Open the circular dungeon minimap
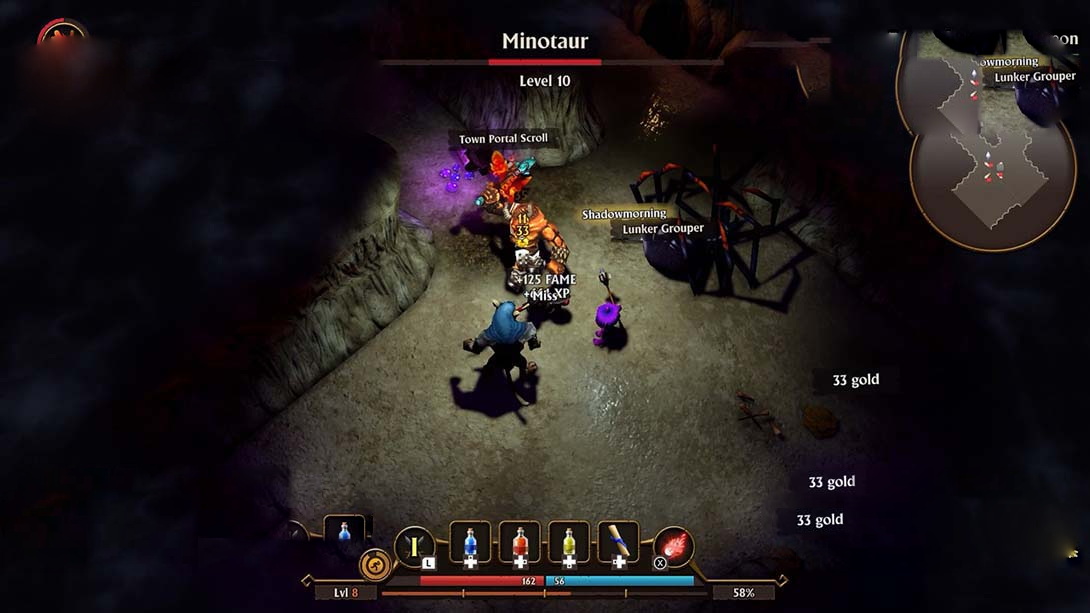Image resolution: width=1090 pixels, height=613 pixels. (x=978, y=140)
